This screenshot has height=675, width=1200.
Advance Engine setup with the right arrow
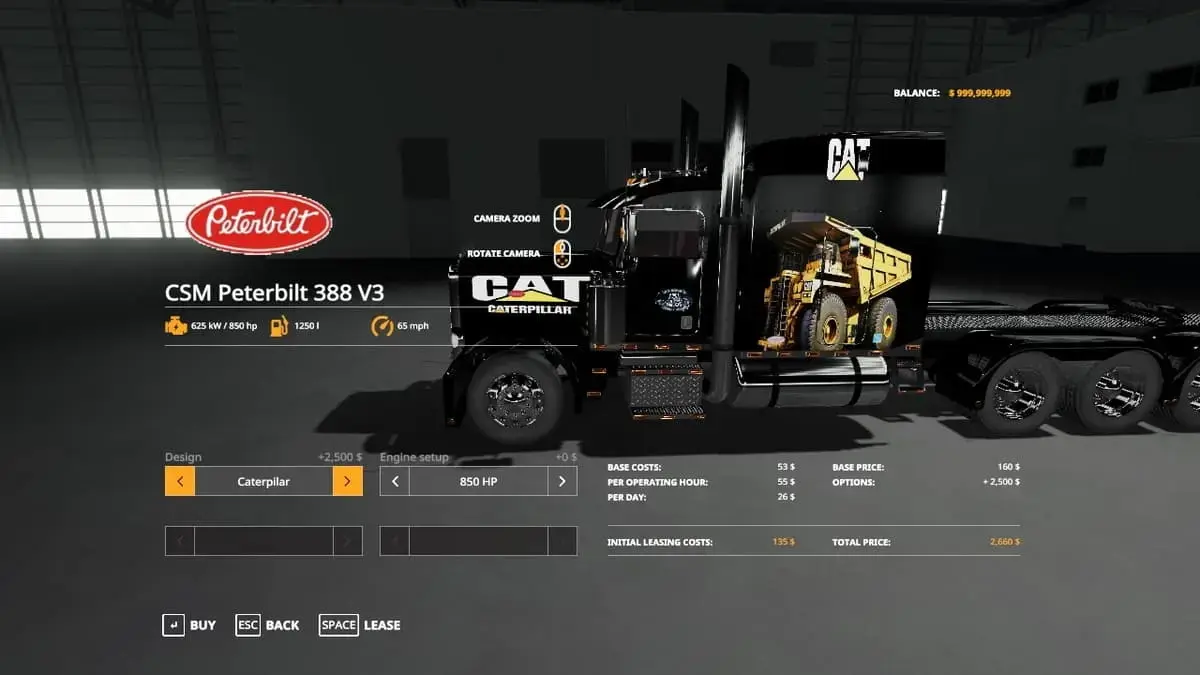coord(562,481)
